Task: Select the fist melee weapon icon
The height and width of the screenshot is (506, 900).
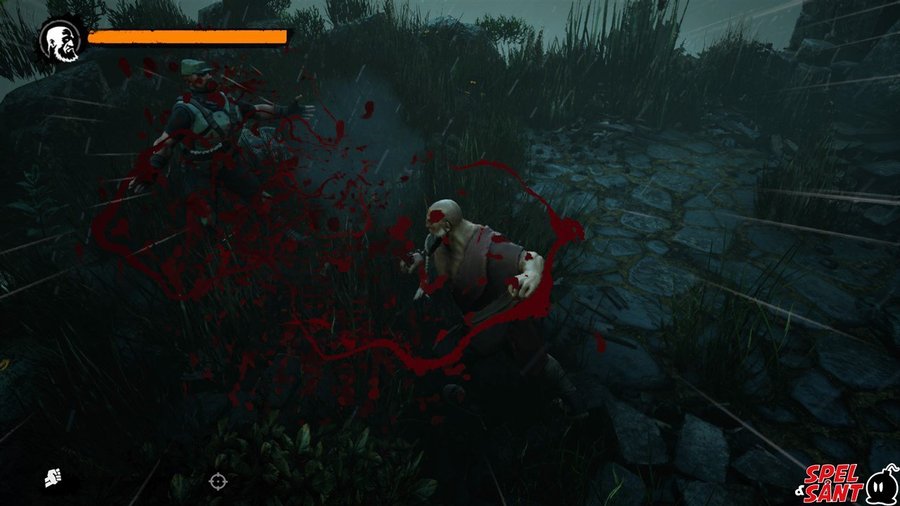Action: point(51,479)
